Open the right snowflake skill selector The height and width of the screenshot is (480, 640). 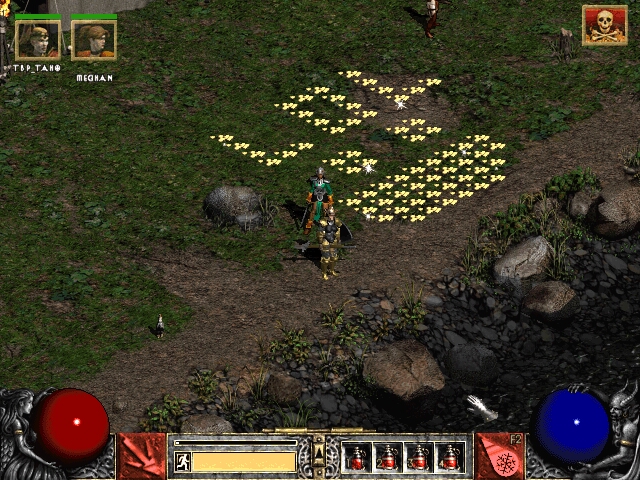(500, 455)
